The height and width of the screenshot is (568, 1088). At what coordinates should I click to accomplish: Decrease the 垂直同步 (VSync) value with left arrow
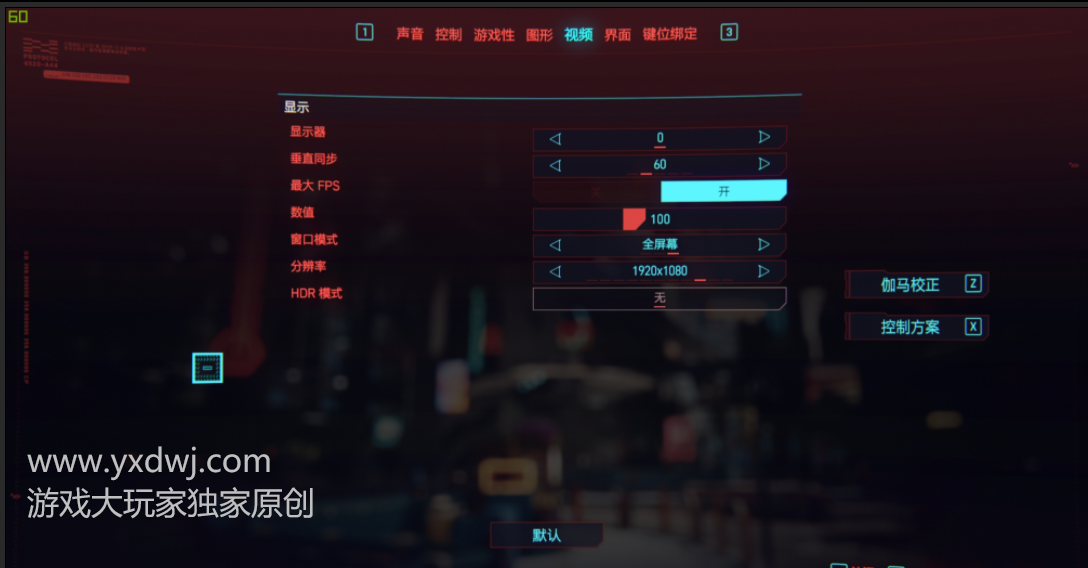[x=555, y=165]
